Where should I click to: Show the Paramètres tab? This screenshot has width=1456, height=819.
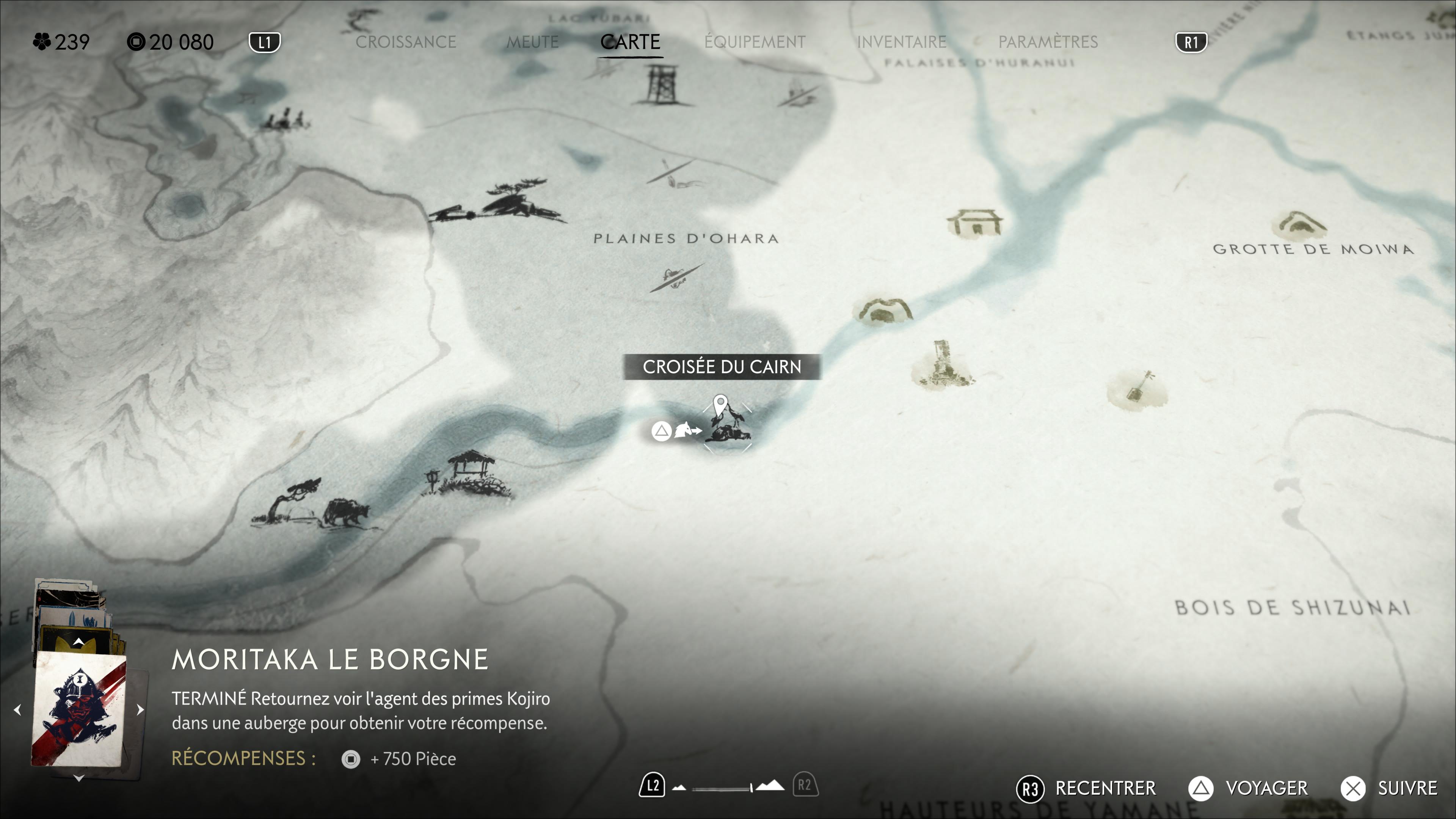point(1048,42)
